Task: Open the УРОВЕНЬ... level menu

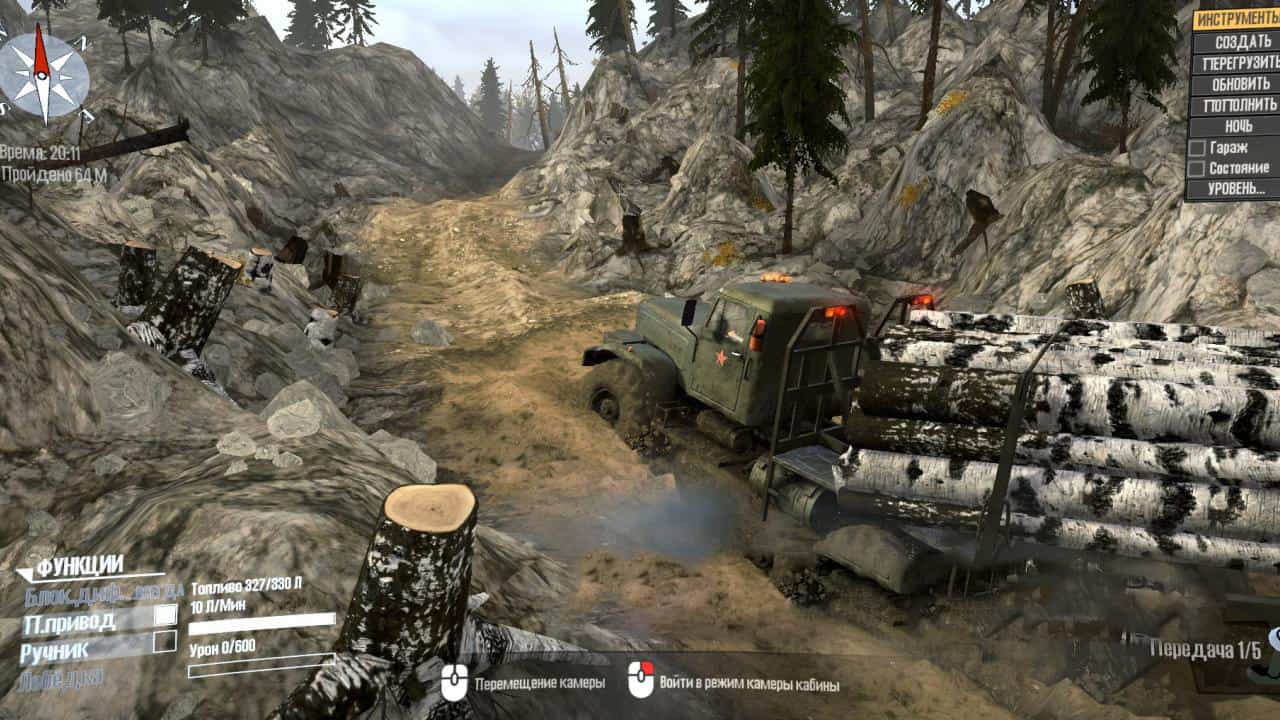Action: pyautogui.click(x=1236, y=189)
